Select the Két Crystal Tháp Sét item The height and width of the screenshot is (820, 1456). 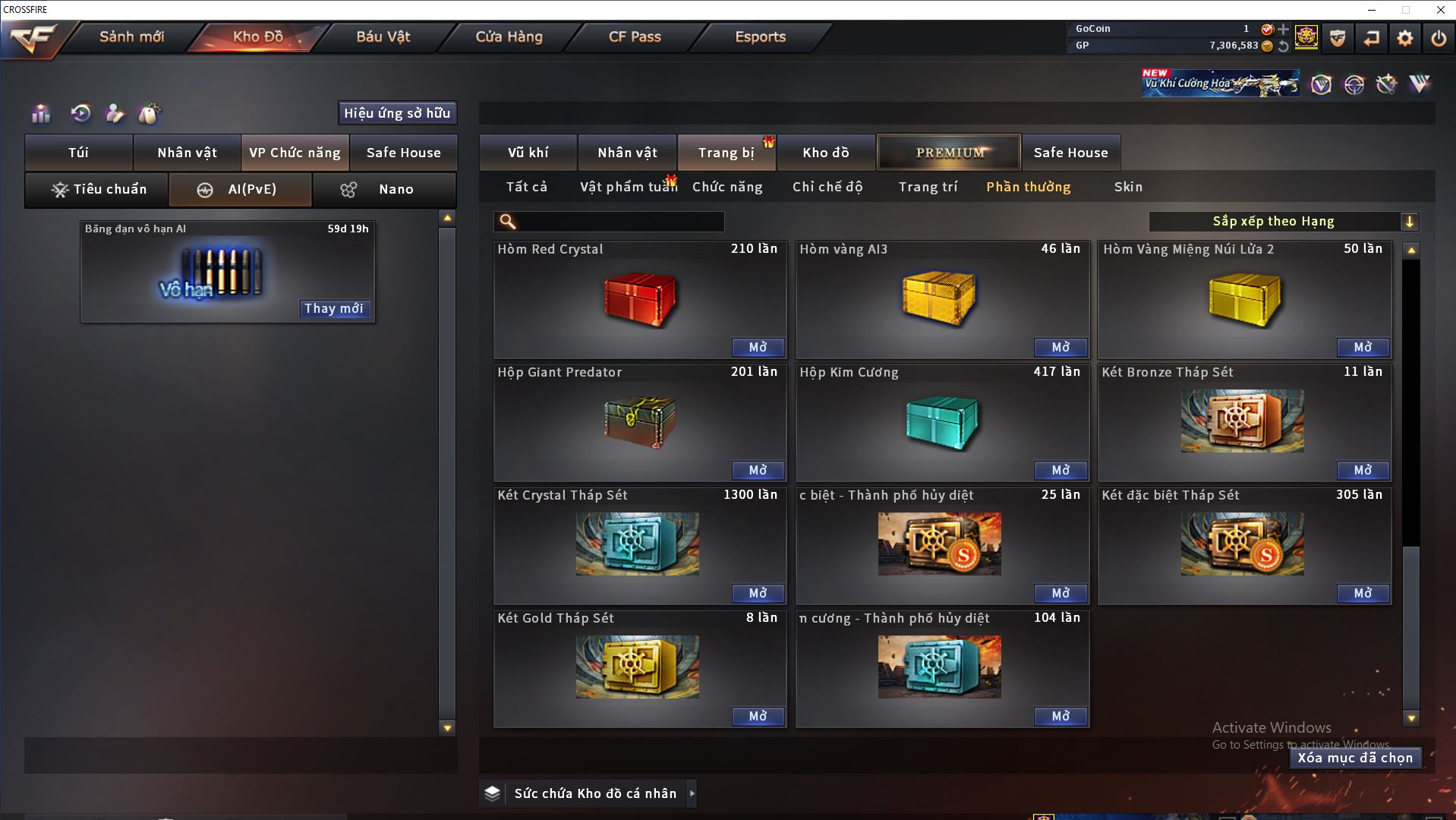pyautogui.click(x=638, y=544)
